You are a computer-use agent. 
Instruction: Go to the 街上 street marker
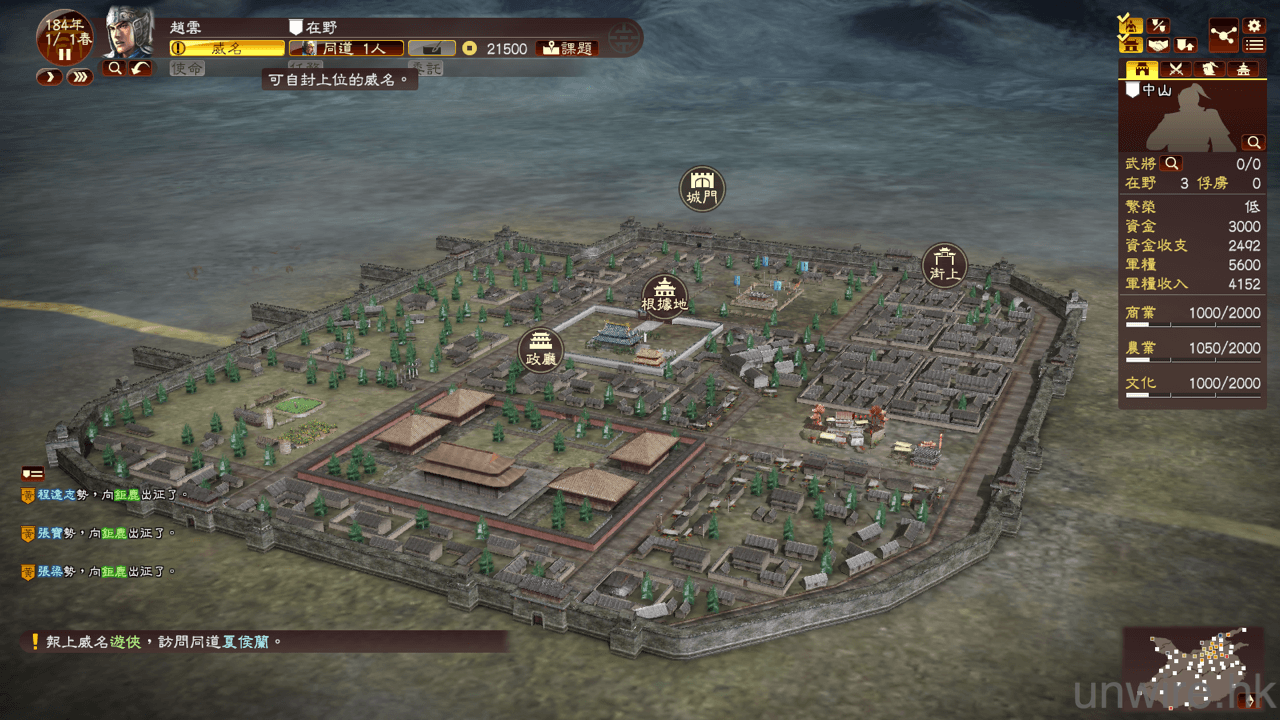point(944,265)
